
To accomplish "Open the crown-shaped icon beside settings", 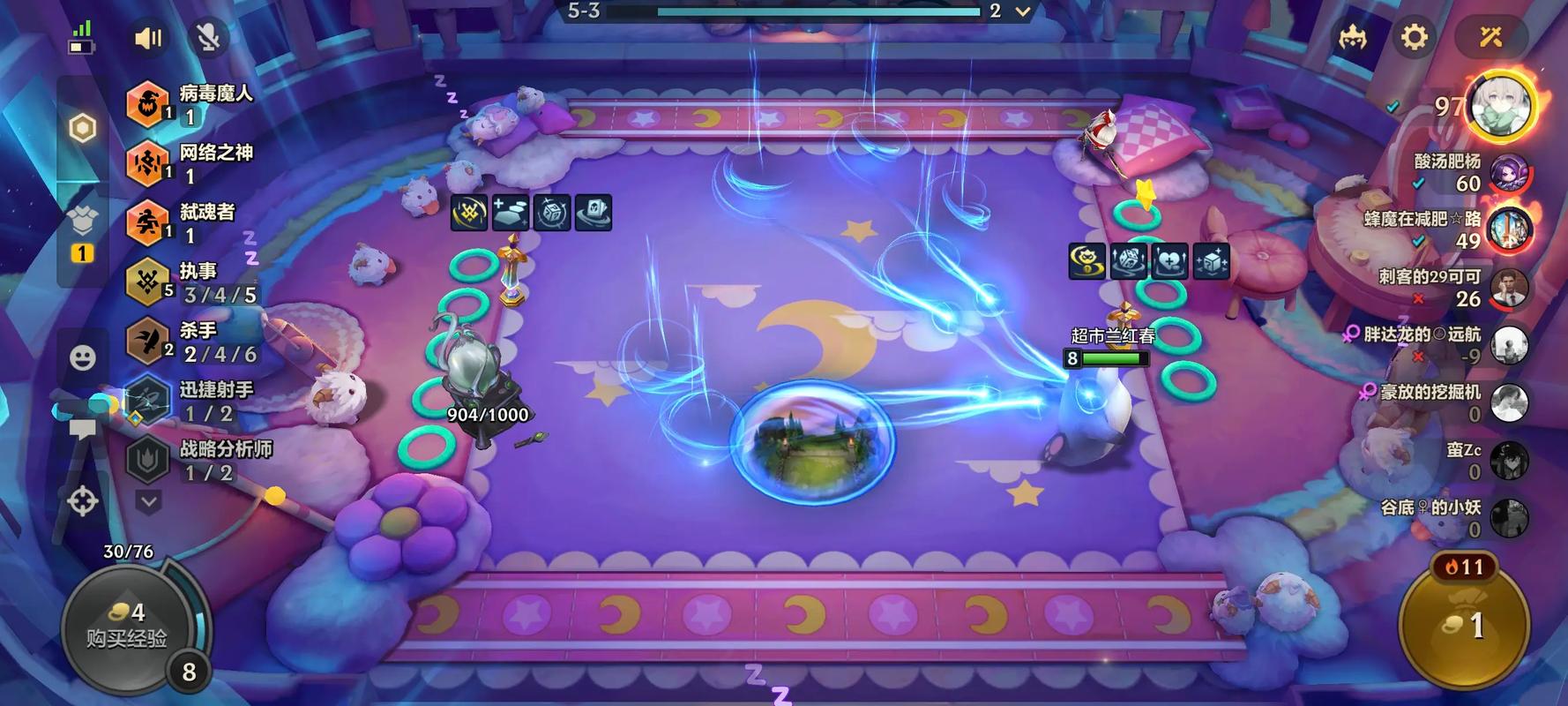I will pos(1352,37).
